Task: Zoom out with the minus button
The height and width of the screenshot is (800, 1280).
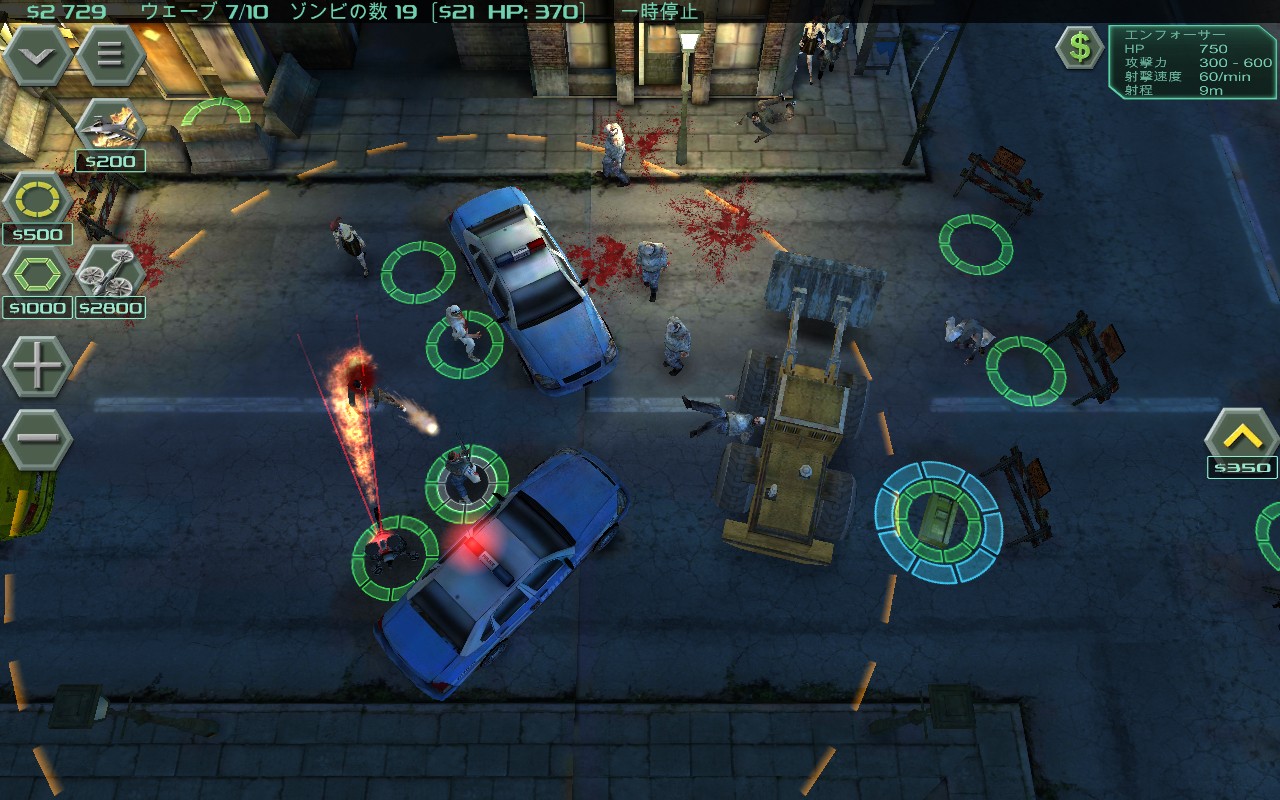Action: (38, 438)
